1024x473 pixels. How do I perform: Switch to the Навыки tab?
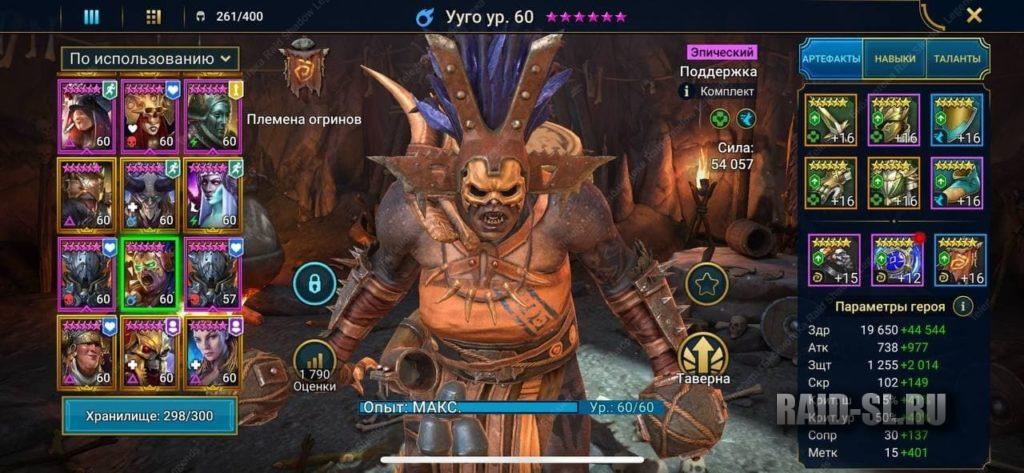coord(894,59)
